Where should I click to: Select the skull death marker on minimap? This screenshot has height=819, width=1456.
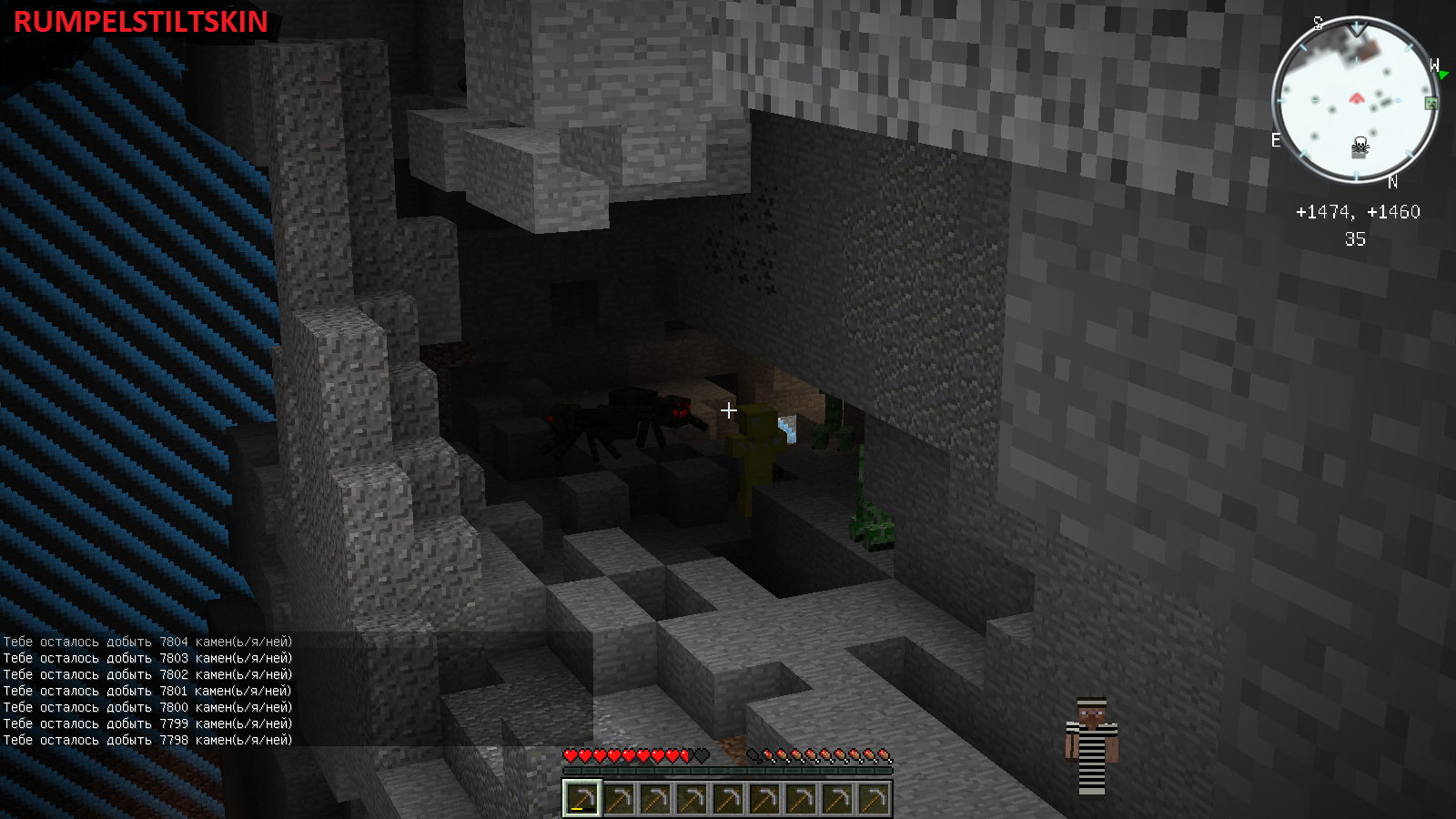1360,146
